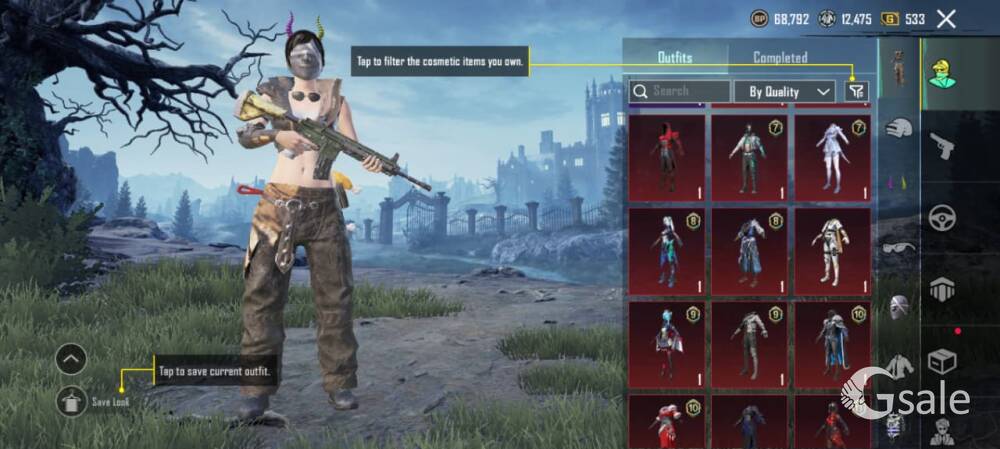Select the helmet category icon

pos(899,128)
